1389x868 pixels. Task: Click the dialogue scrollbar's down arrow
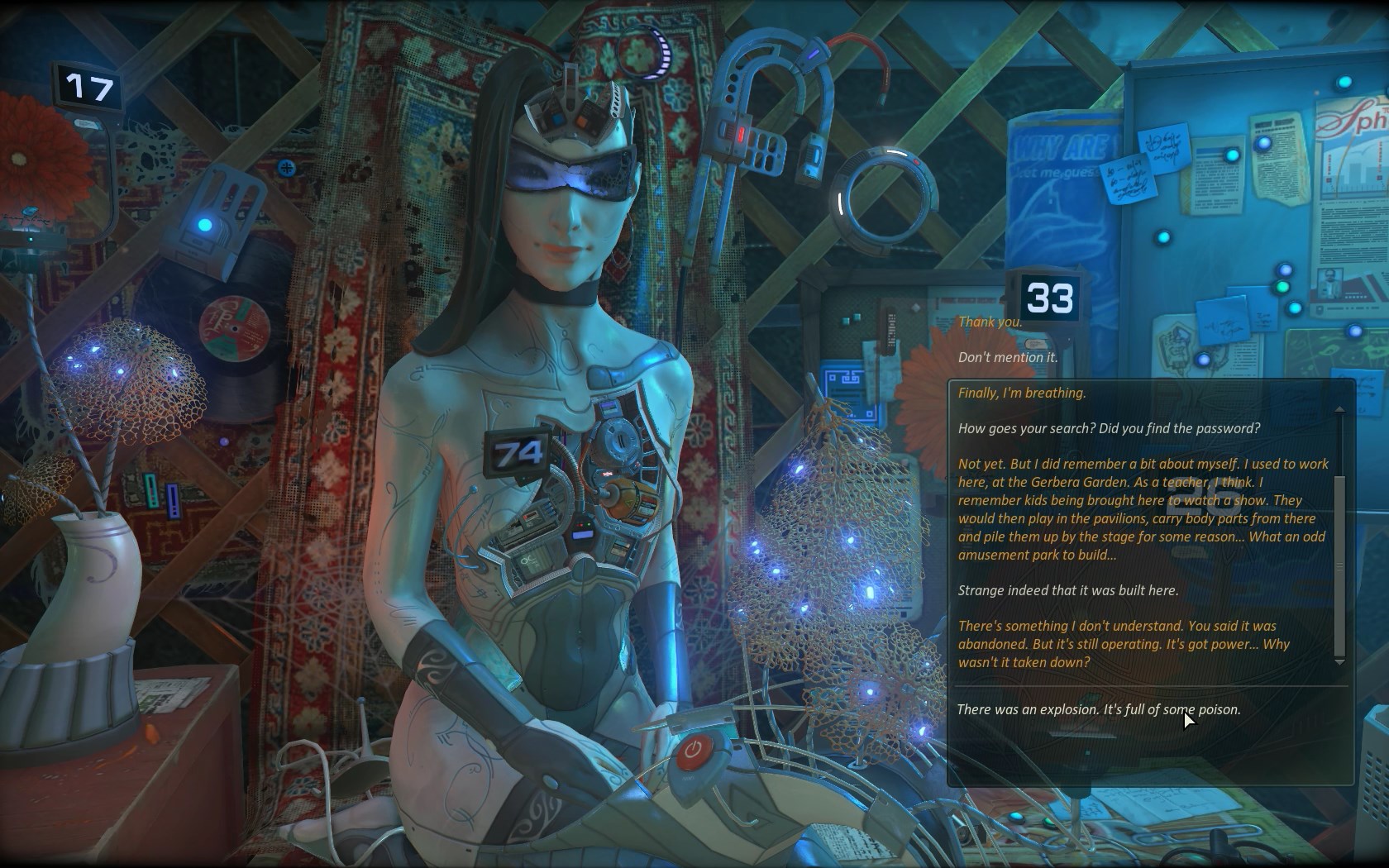coord(1339,662)
